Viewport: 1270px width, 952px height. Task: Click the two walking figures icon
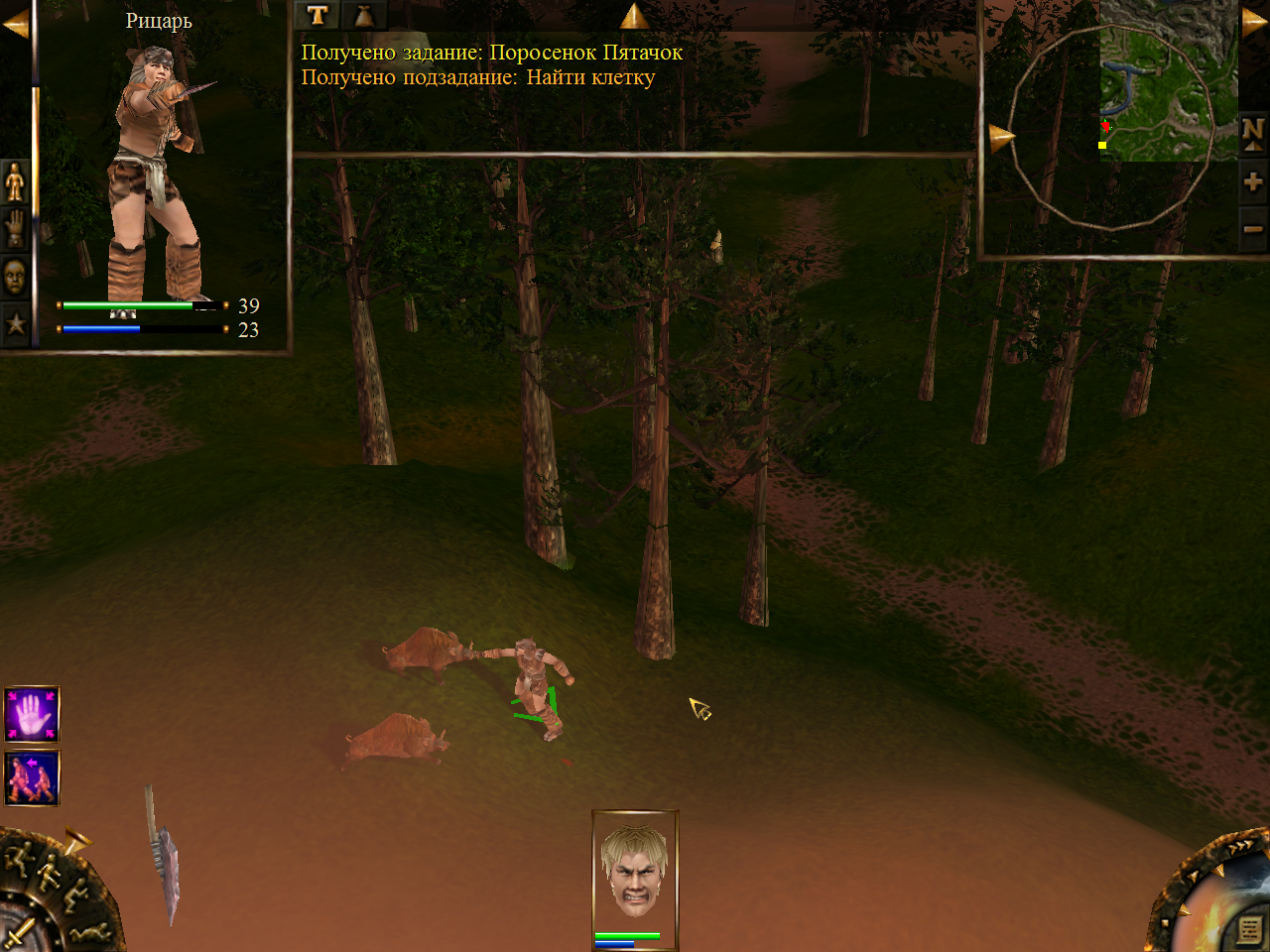point(32,777)
